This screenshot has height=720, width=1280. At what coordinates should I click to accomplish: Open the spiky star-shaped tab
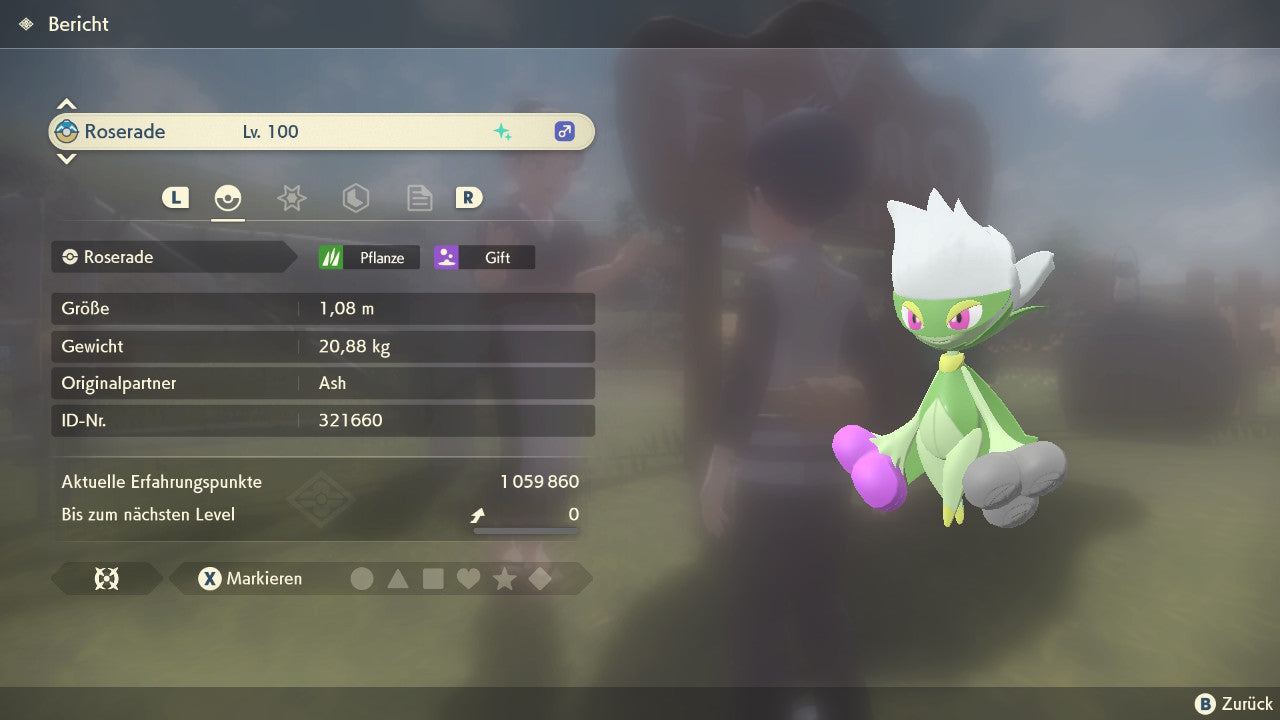coord(291,198)
